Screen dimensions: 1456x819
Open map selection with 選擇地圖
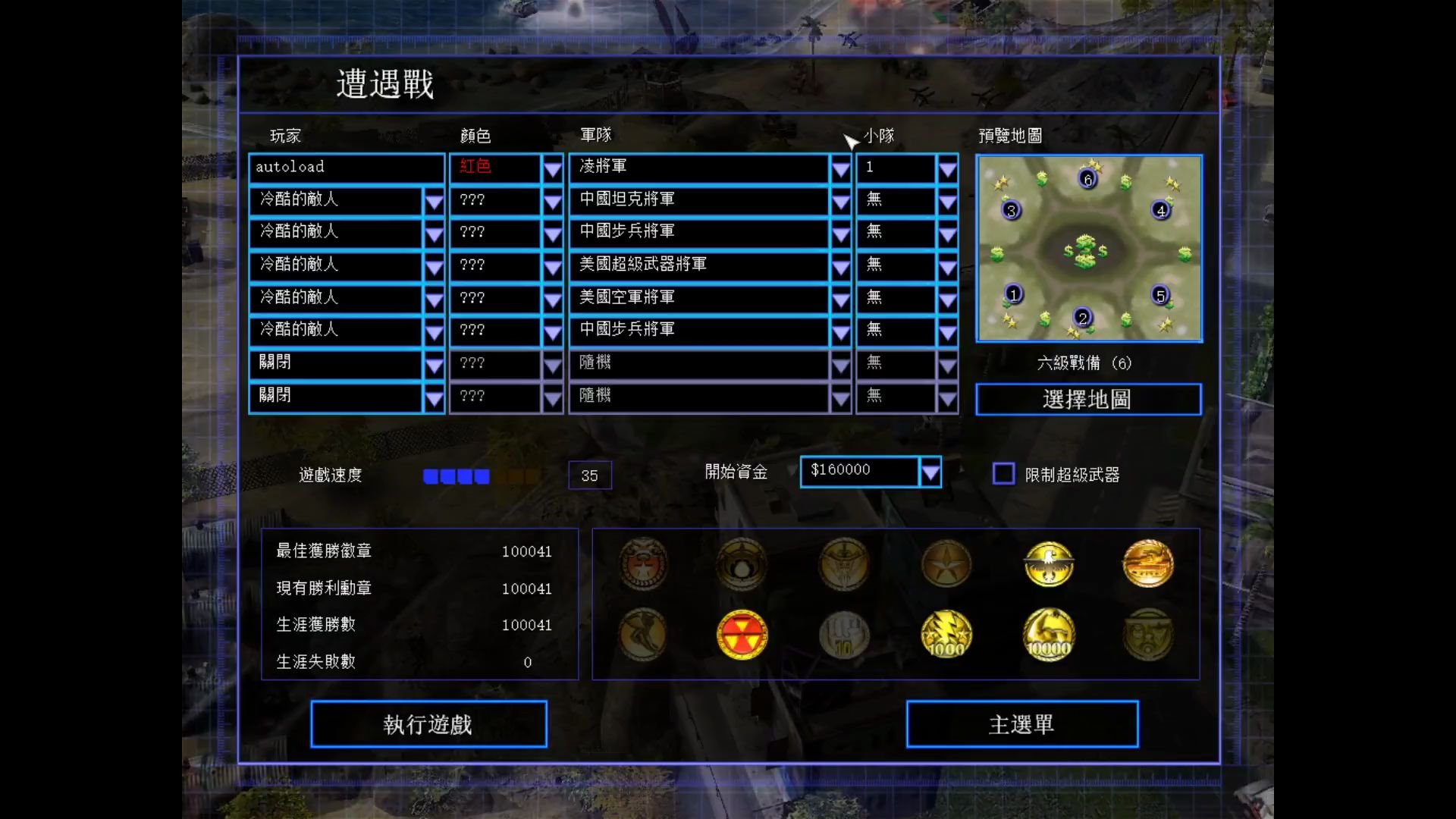(x=1087, y=399)
